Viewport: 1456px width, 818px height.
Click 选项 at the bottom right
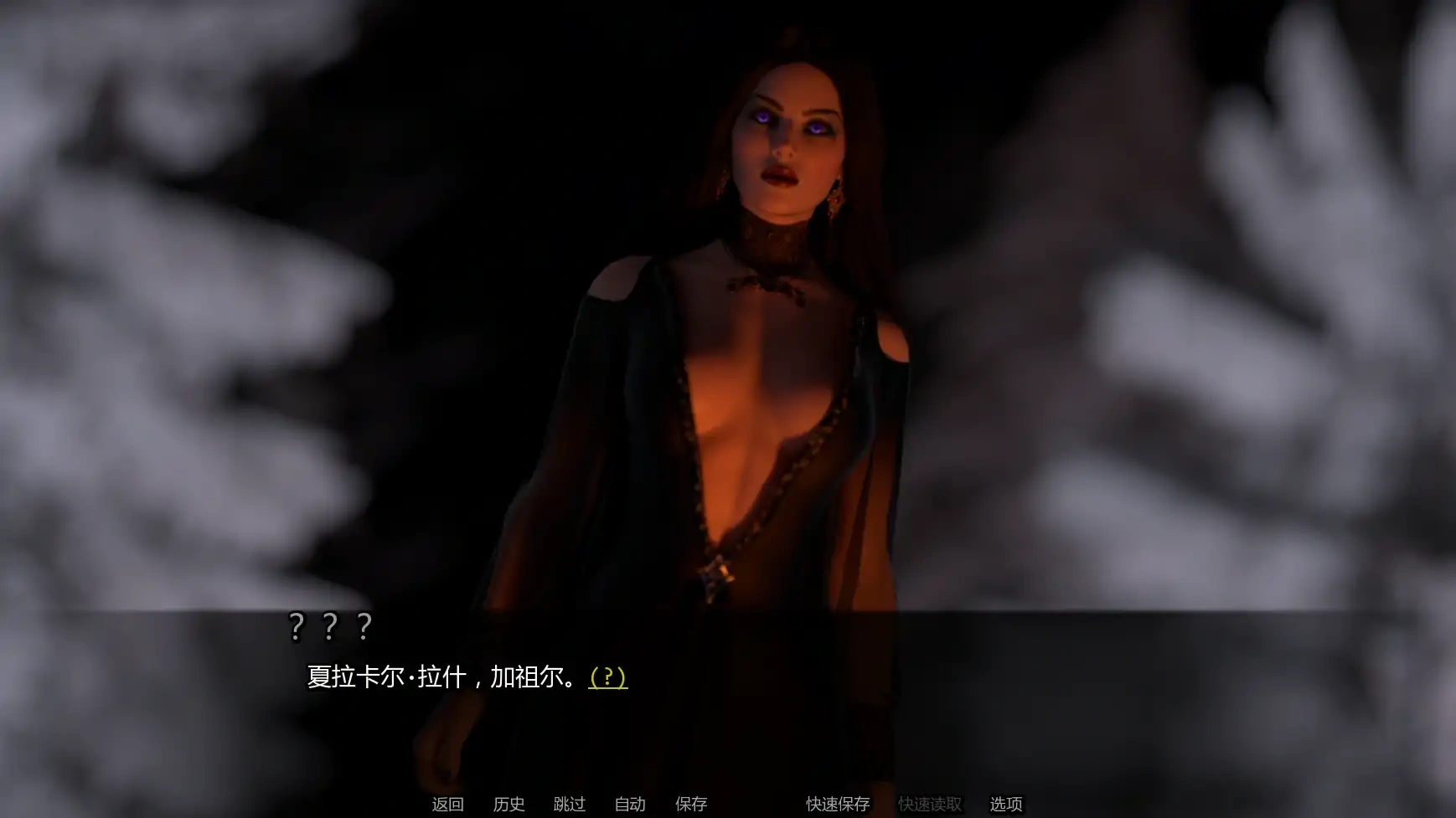1004,805
